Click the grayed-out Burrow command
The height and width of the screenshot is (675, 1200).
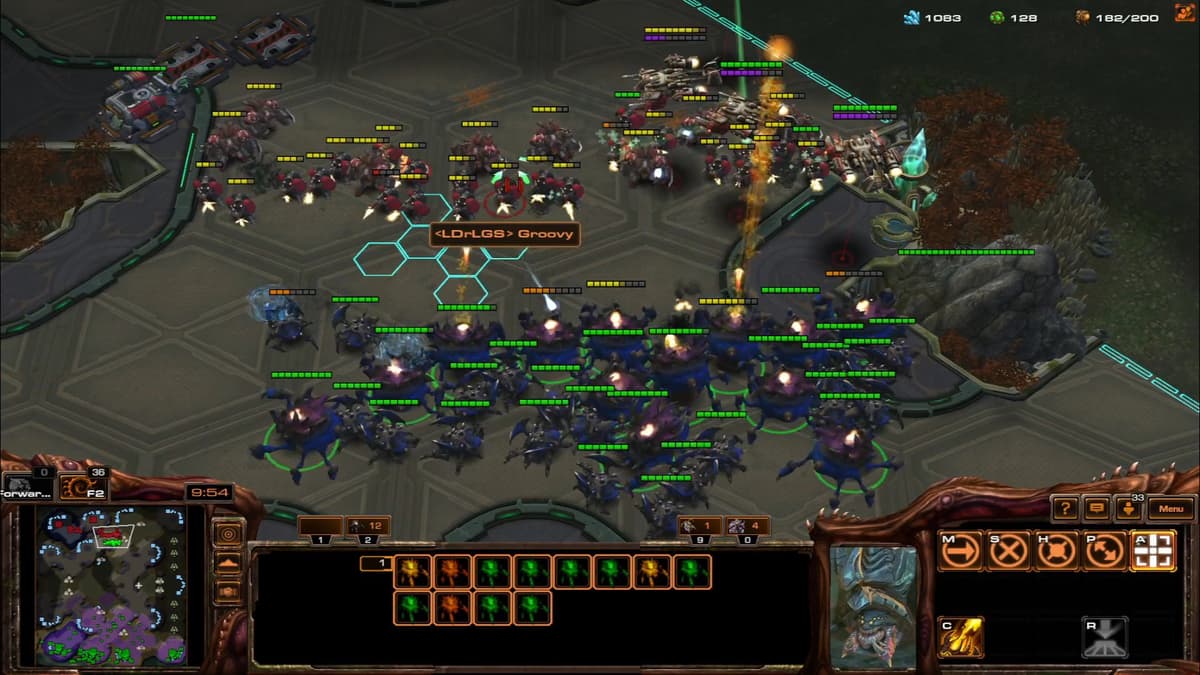coord(1105,638)
